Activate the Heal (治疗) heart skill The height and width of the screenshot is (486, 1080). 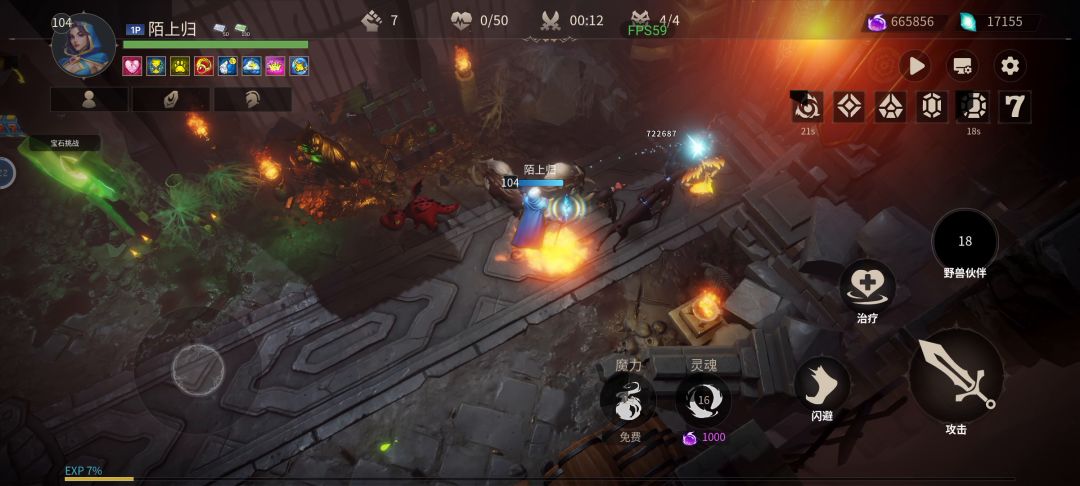click(x=867, y=286)
